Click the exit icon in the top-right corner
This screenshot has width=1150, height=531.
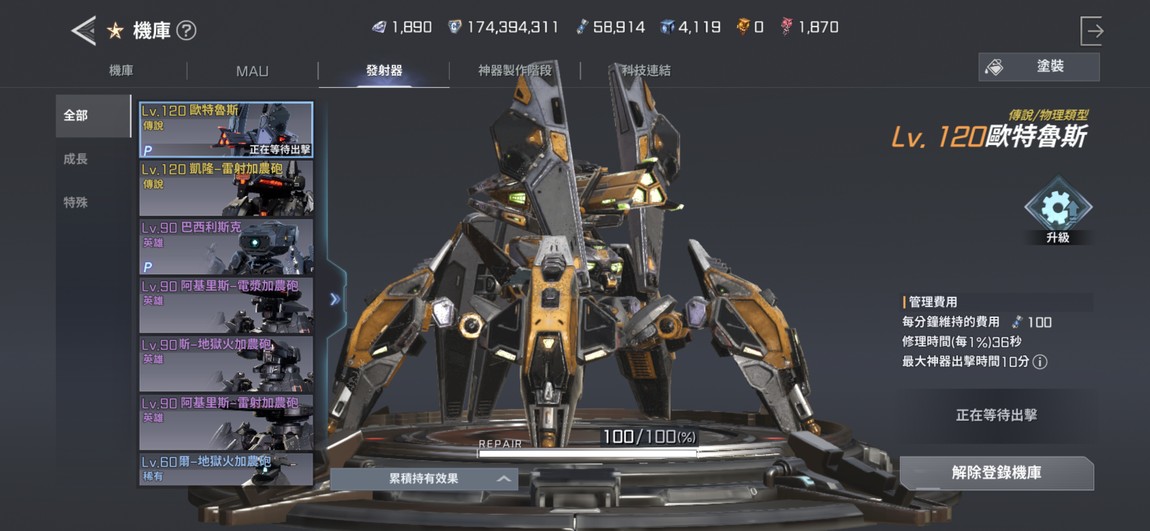[1091, 31]
